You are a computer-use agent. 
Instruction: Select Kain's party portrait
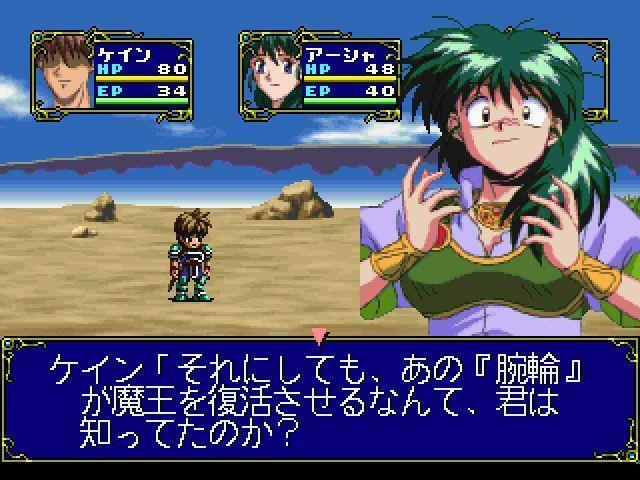65,72
